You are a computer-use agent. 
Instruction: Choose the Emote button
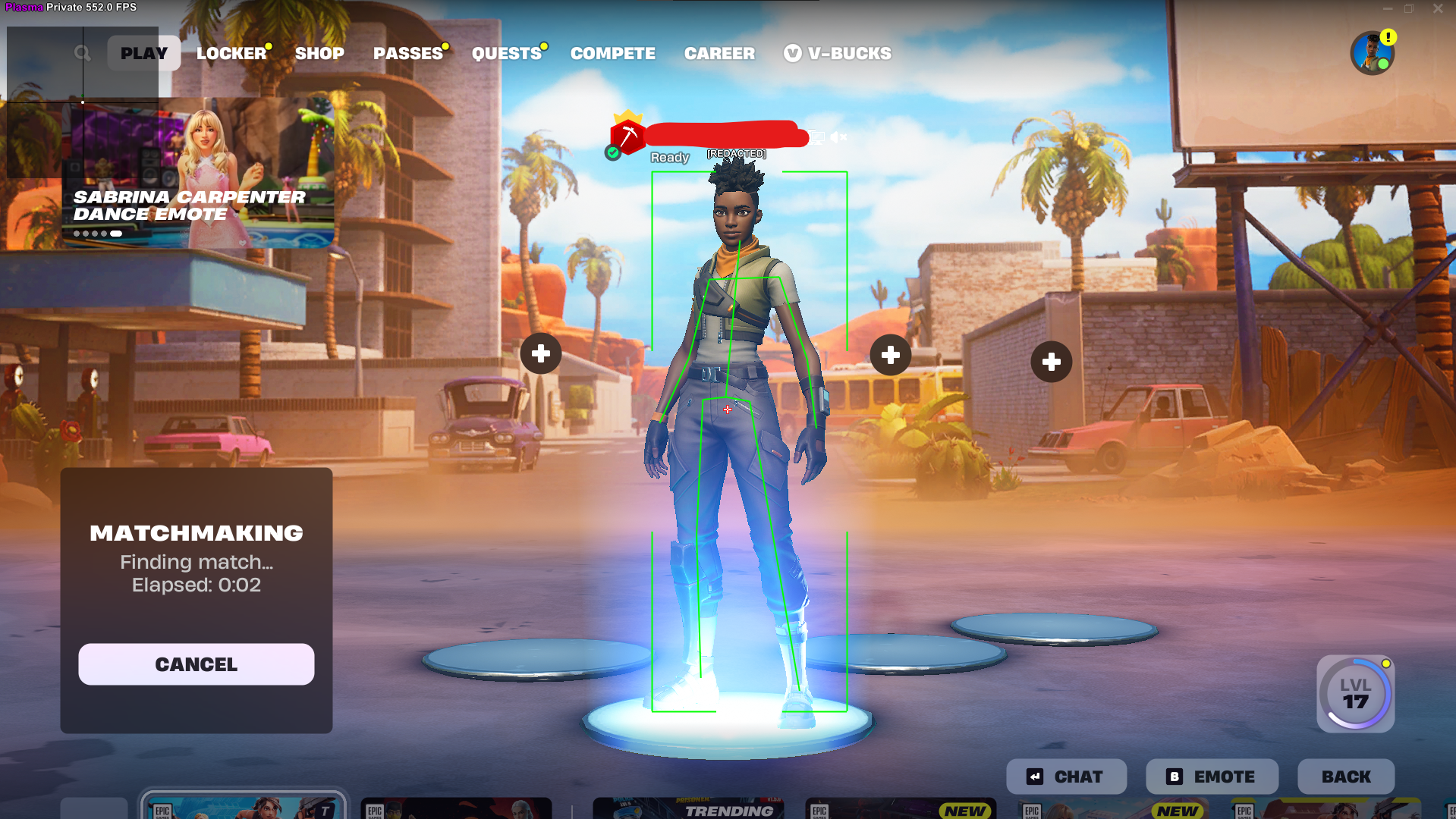(x=1212, y=777)
